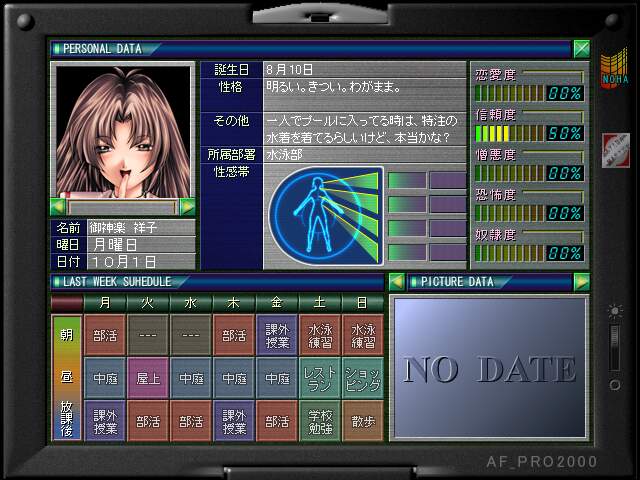Show next character with portrait right arrow

187,207
